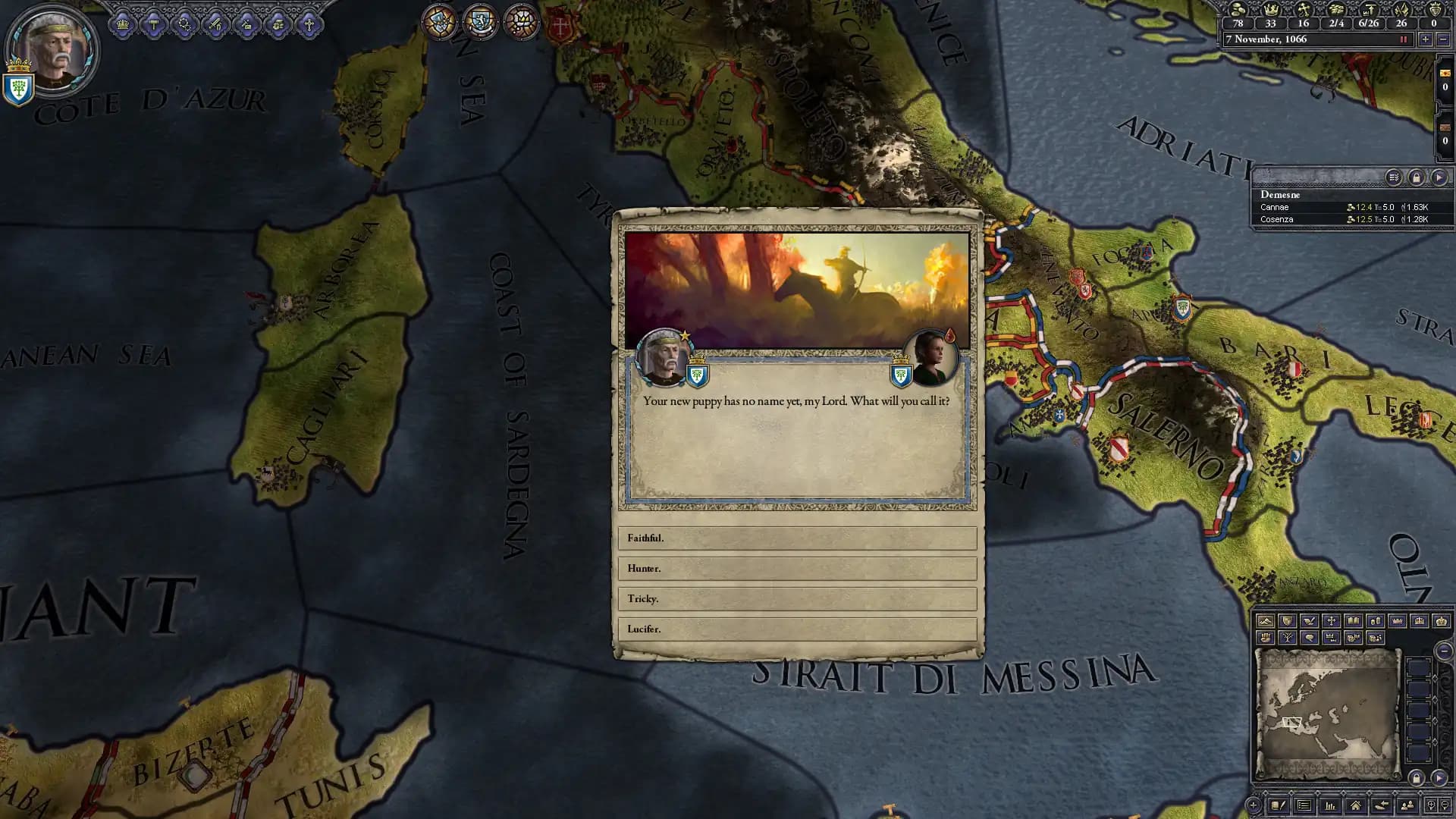The width and height of the screenshot is (1456, 819).
Task: Open the Religion screen via the cross icon
Action: pos(308,24)
